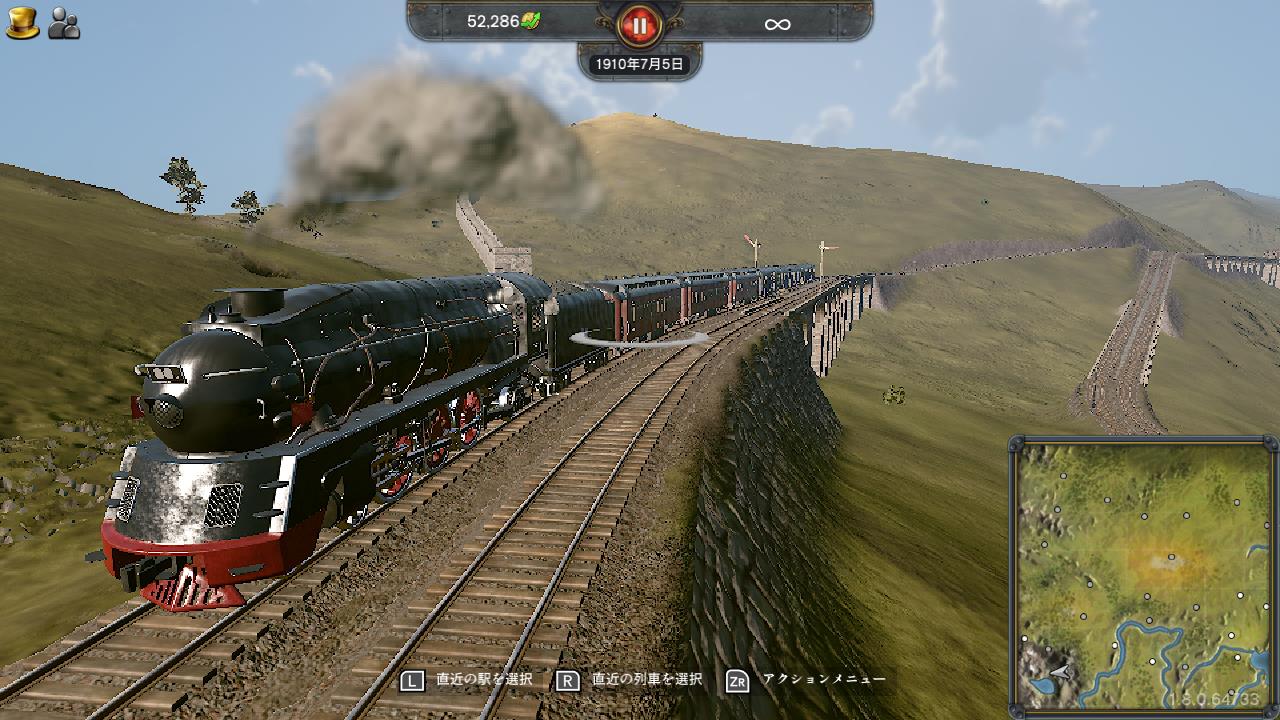Open the golden top hat menu
1280x720 pixels.
[22, 23]
